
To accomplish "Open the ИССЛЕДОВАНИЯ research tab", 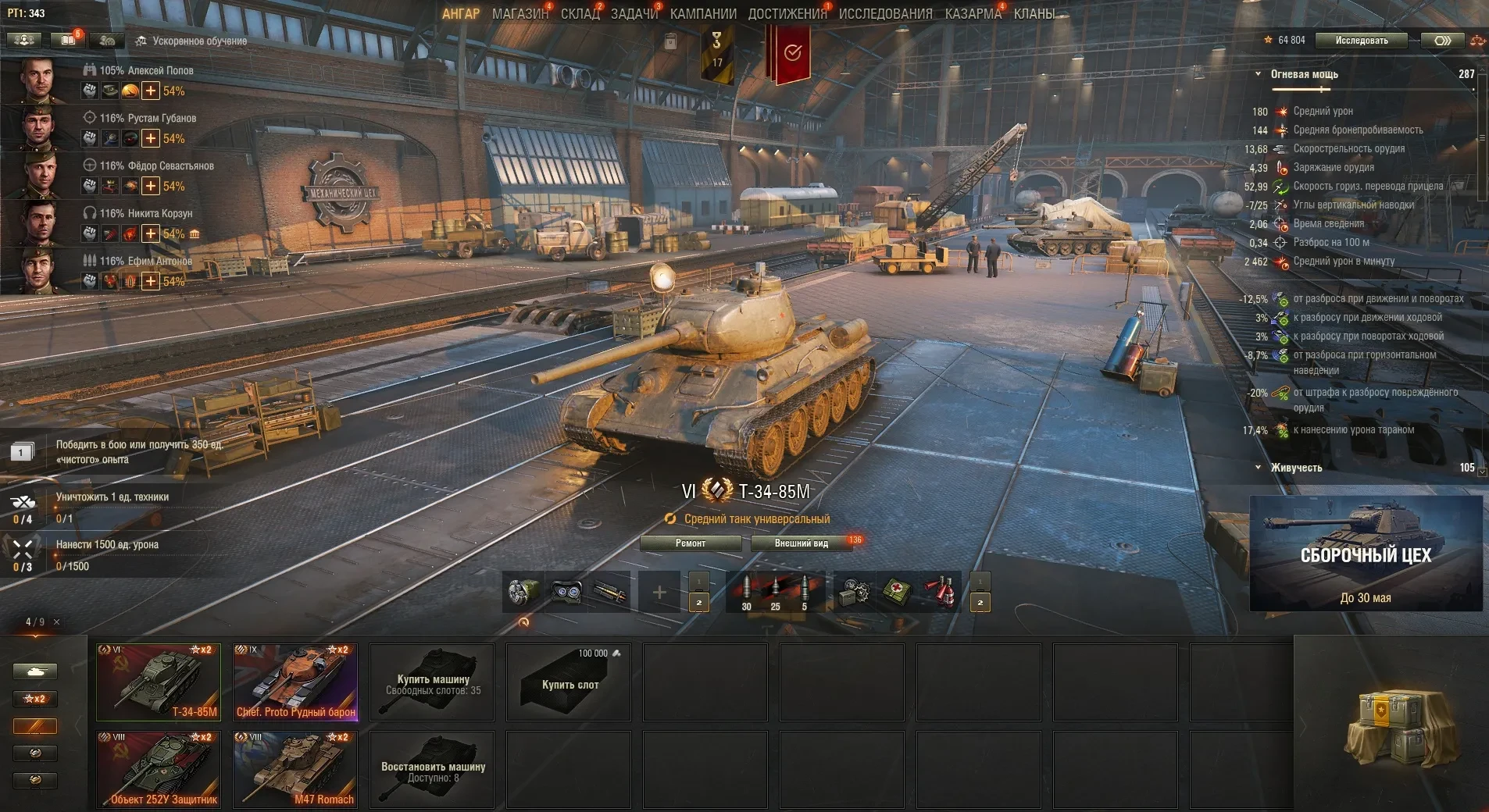I will [x=885, y=14].
